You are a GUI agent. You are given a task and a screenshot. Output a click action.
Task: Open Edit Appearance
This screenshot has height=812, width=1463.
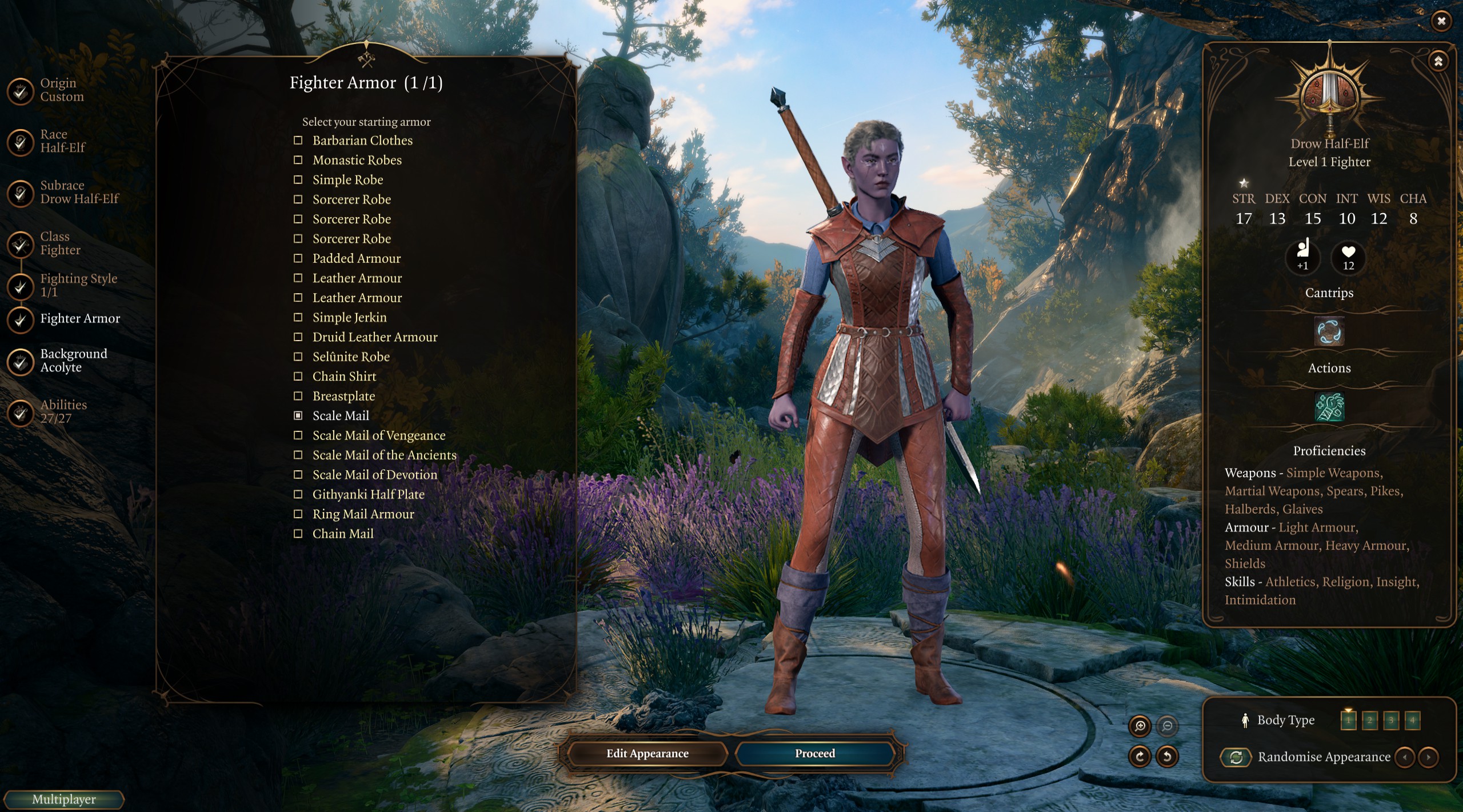647,754
